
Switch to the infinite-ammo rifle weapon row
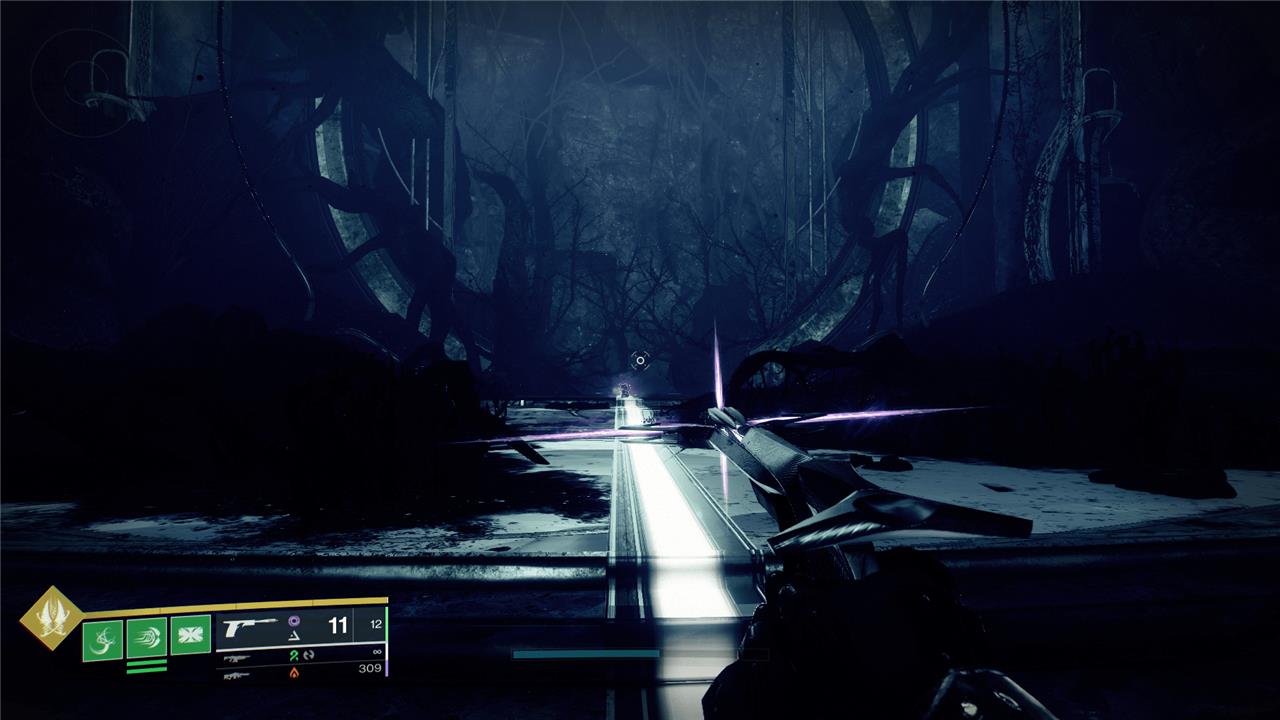[x=300, y=657]
